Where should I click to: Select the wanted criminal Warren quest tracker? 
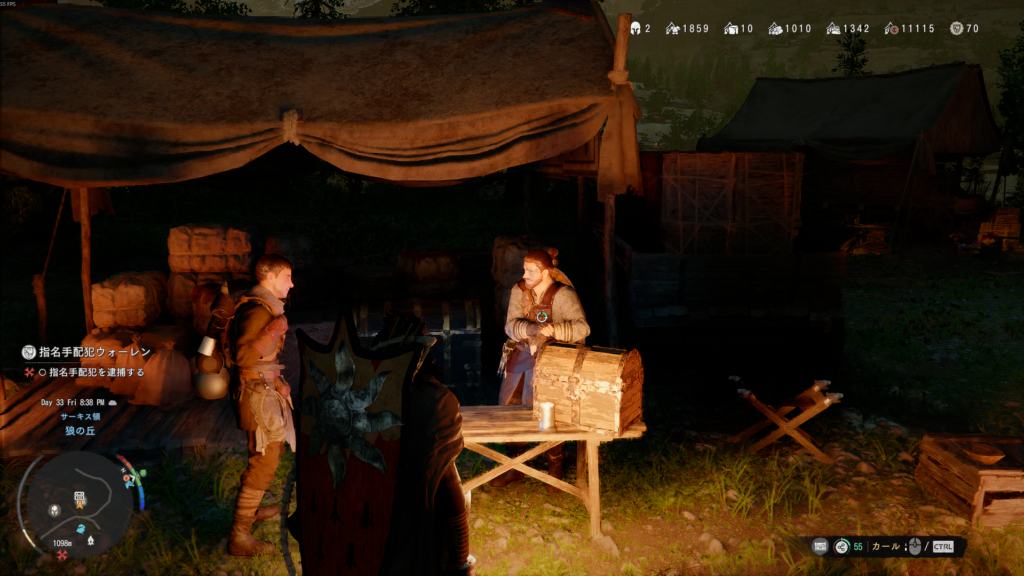click(x=88, y=352)
